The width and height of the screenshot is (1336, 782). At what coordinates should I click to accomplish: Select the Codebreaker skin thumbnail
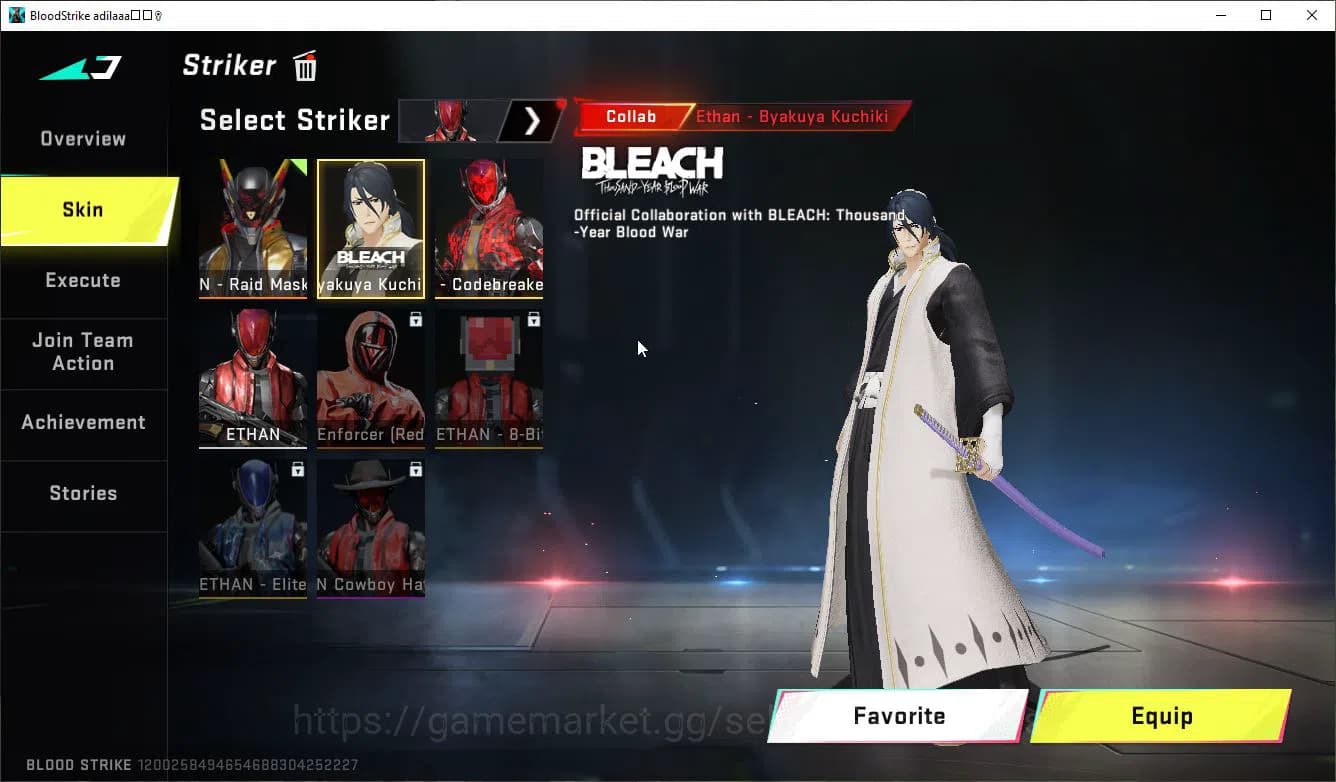tap(488, 228)
